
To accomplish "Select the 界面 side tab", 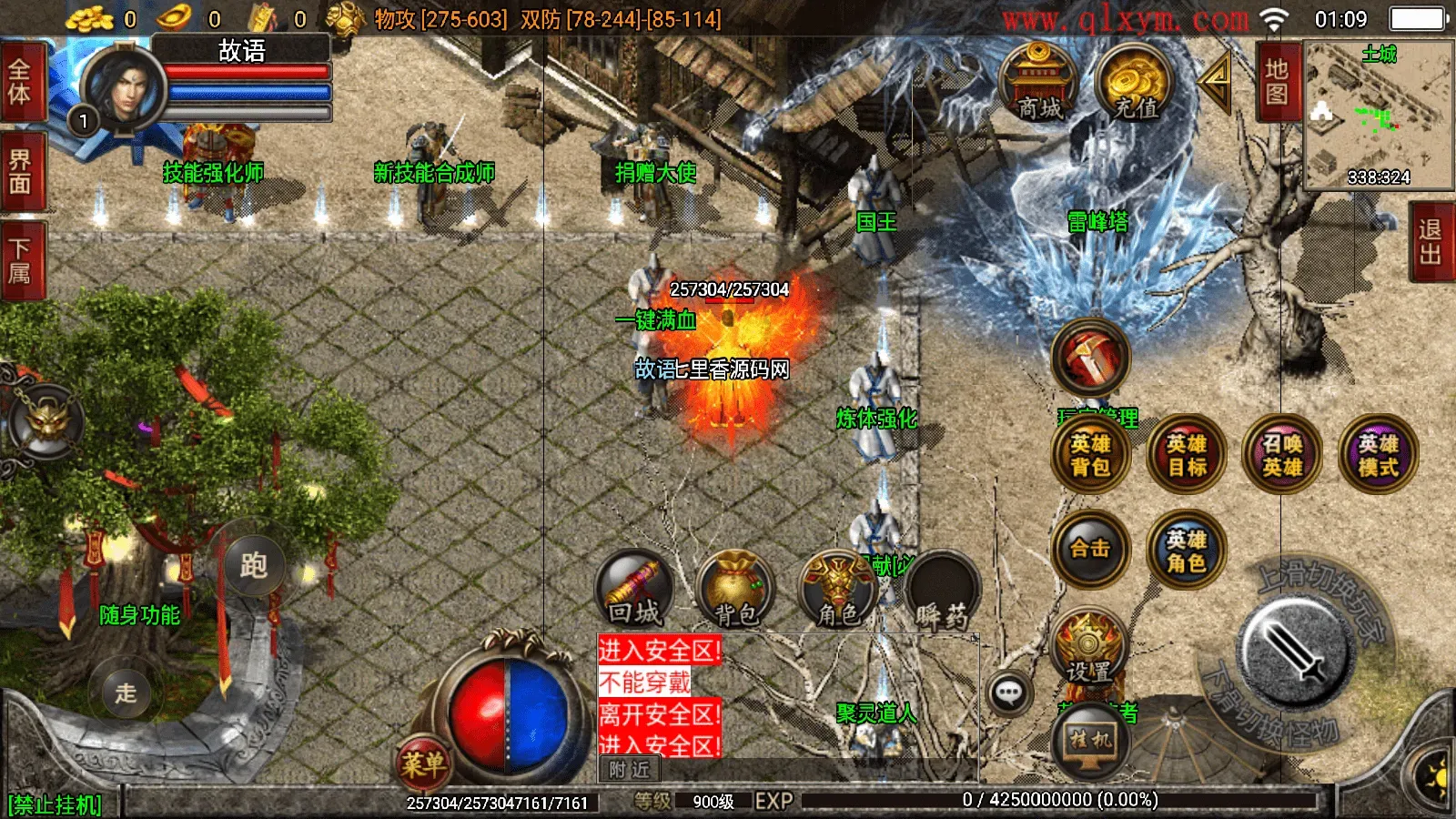I will [x=20, y=172].
